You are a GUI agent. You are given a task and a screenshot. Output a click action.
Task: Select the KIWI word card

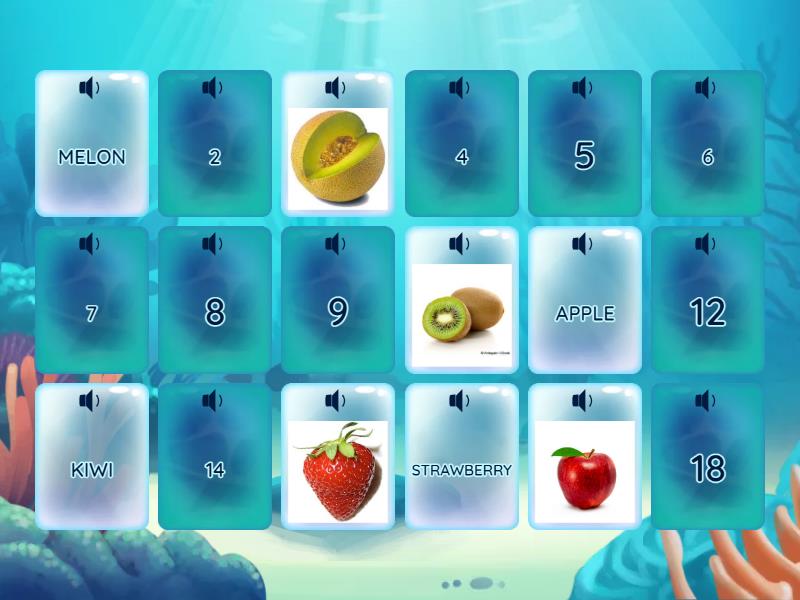[92, 470]
